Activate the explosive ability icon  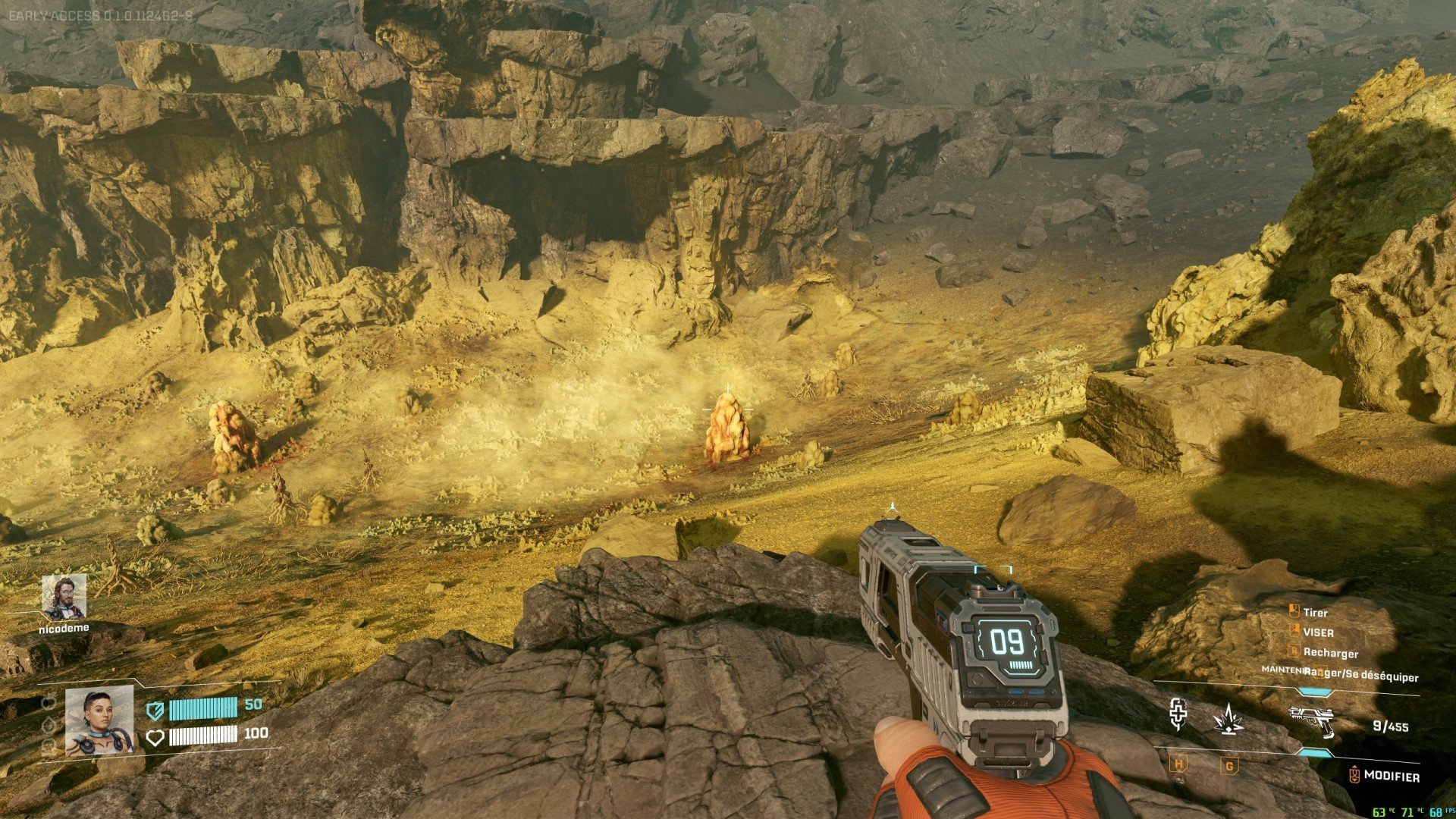tap(1228, 719)
